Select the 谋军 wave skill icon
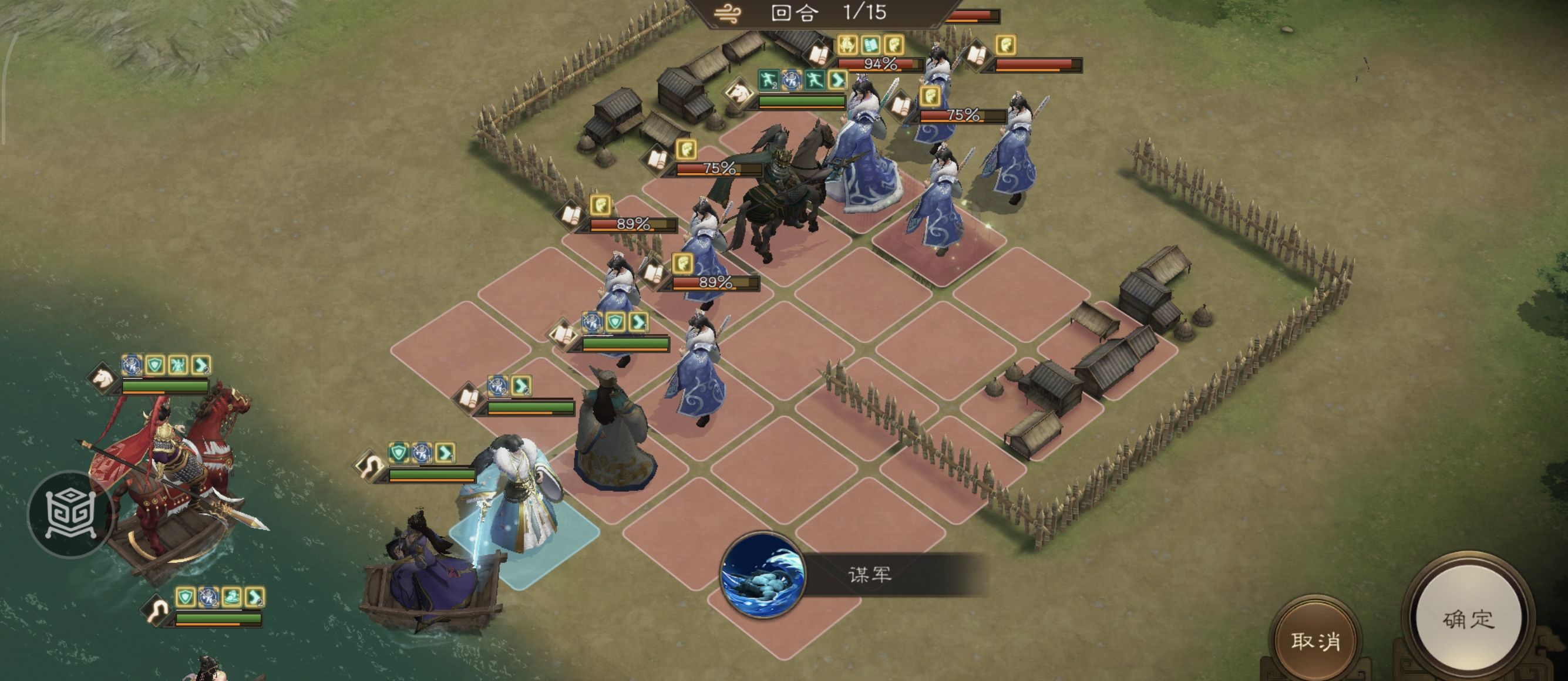Viewport: 1568px width, 681px height. (762, 575)
